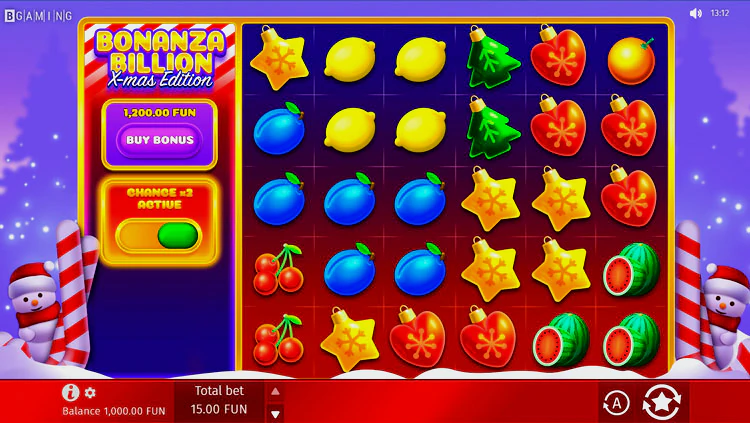This screenshot has width=750, height=423.
Task: Open the settings gear menu
Action: point(90,393)
